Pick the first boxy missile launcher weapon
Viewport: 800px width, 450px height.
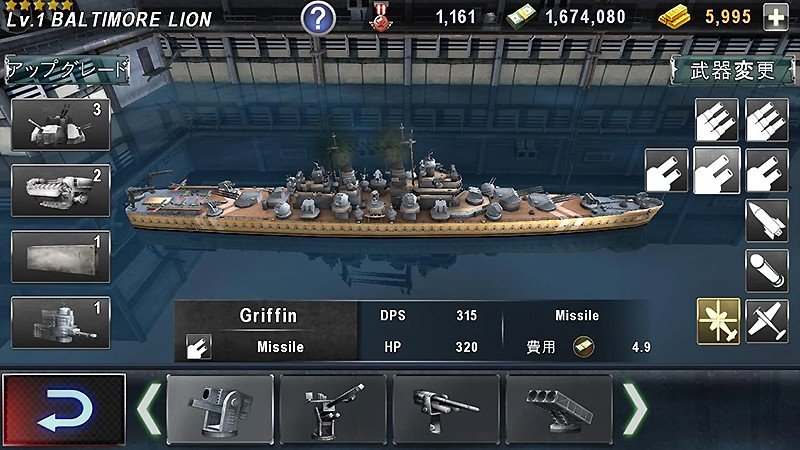220,408
